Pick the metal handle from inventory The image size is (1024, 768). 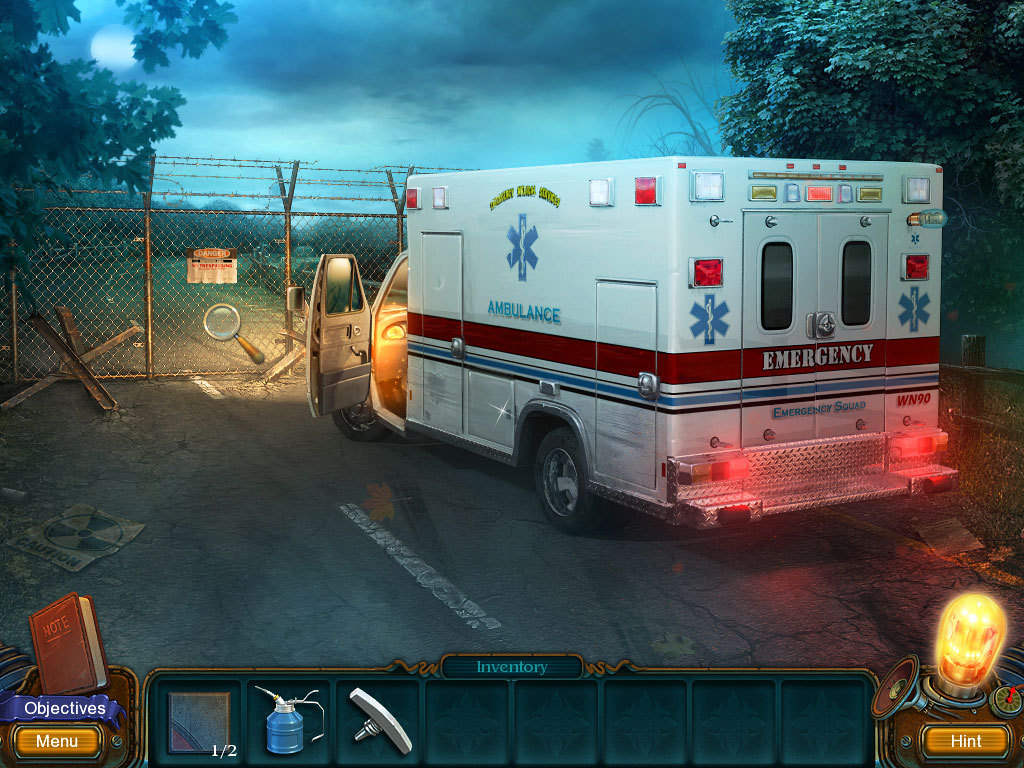380,720
